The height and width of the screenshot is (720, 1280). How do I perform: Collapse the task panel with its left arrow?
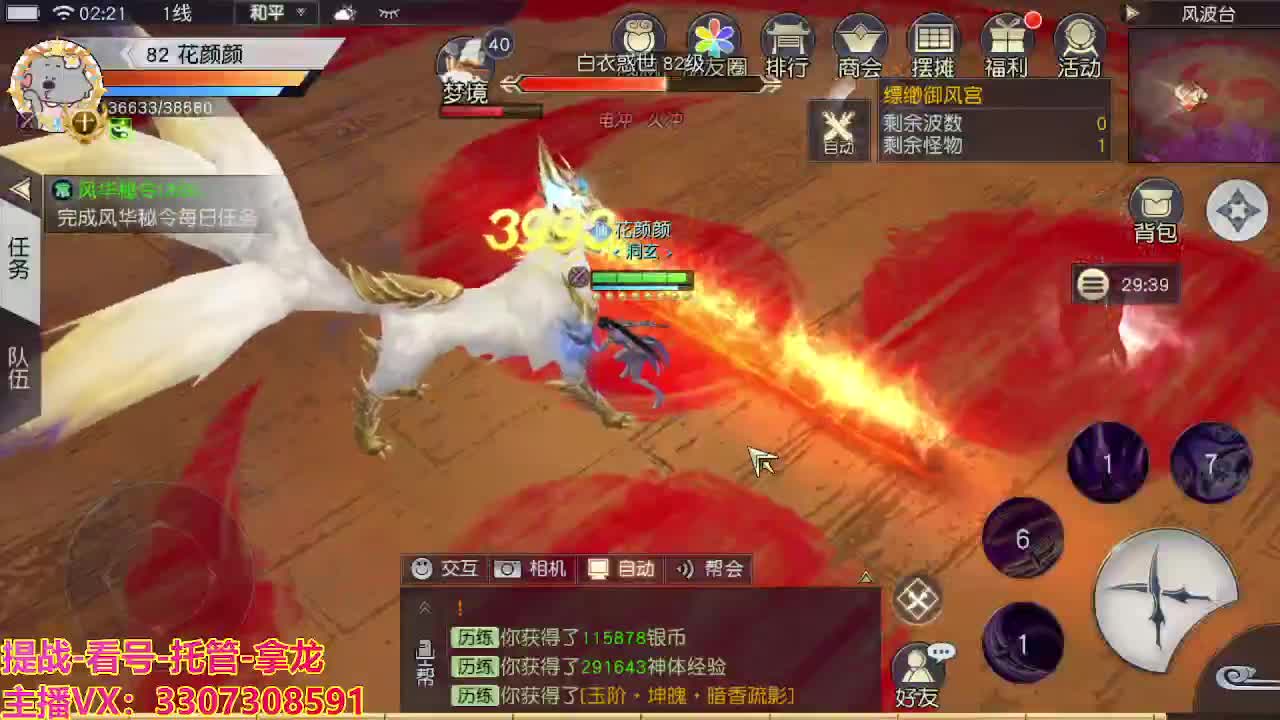click(20, 190)
